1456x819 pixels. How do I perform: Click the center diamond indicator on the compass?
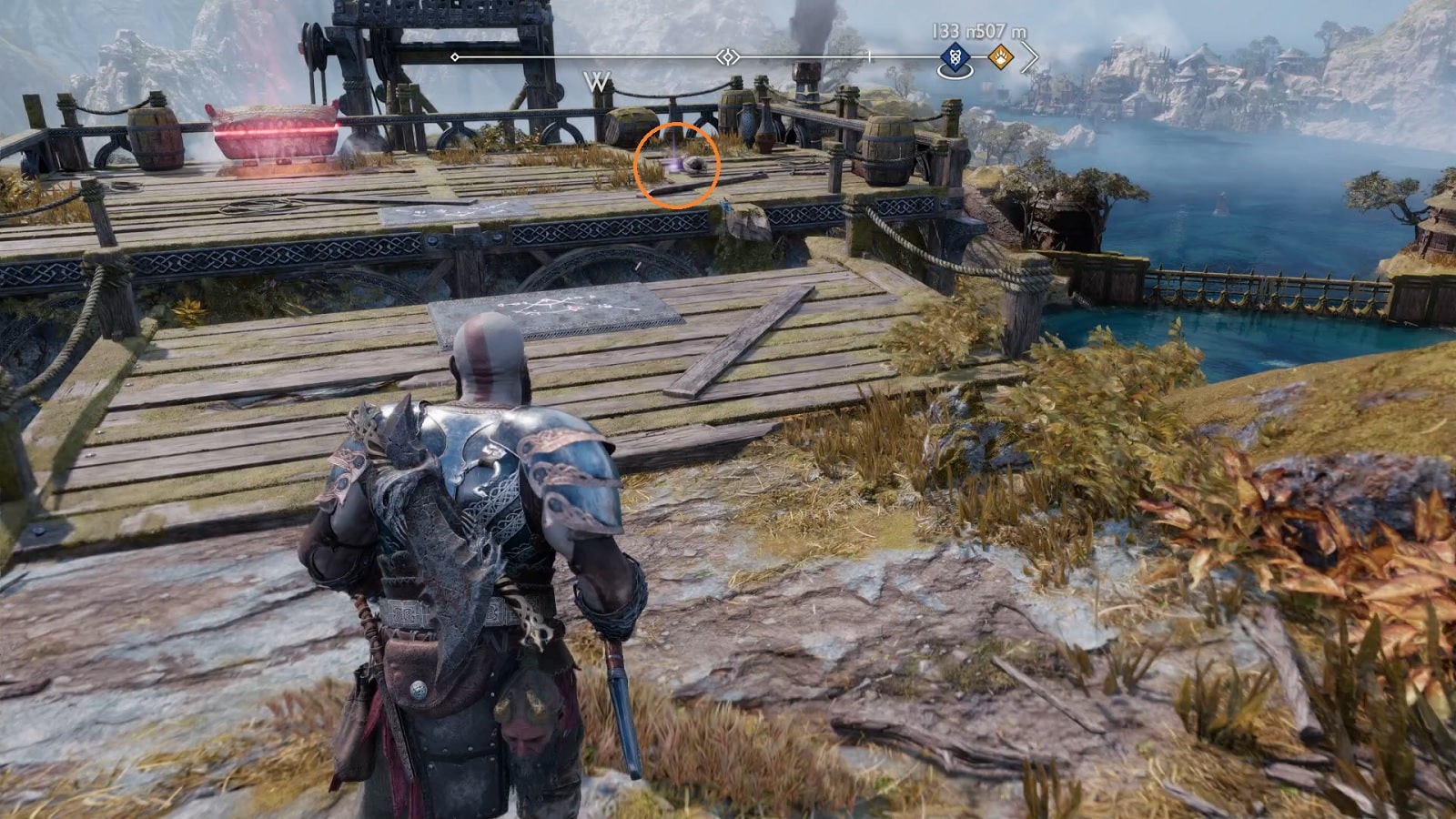(727, 57)
